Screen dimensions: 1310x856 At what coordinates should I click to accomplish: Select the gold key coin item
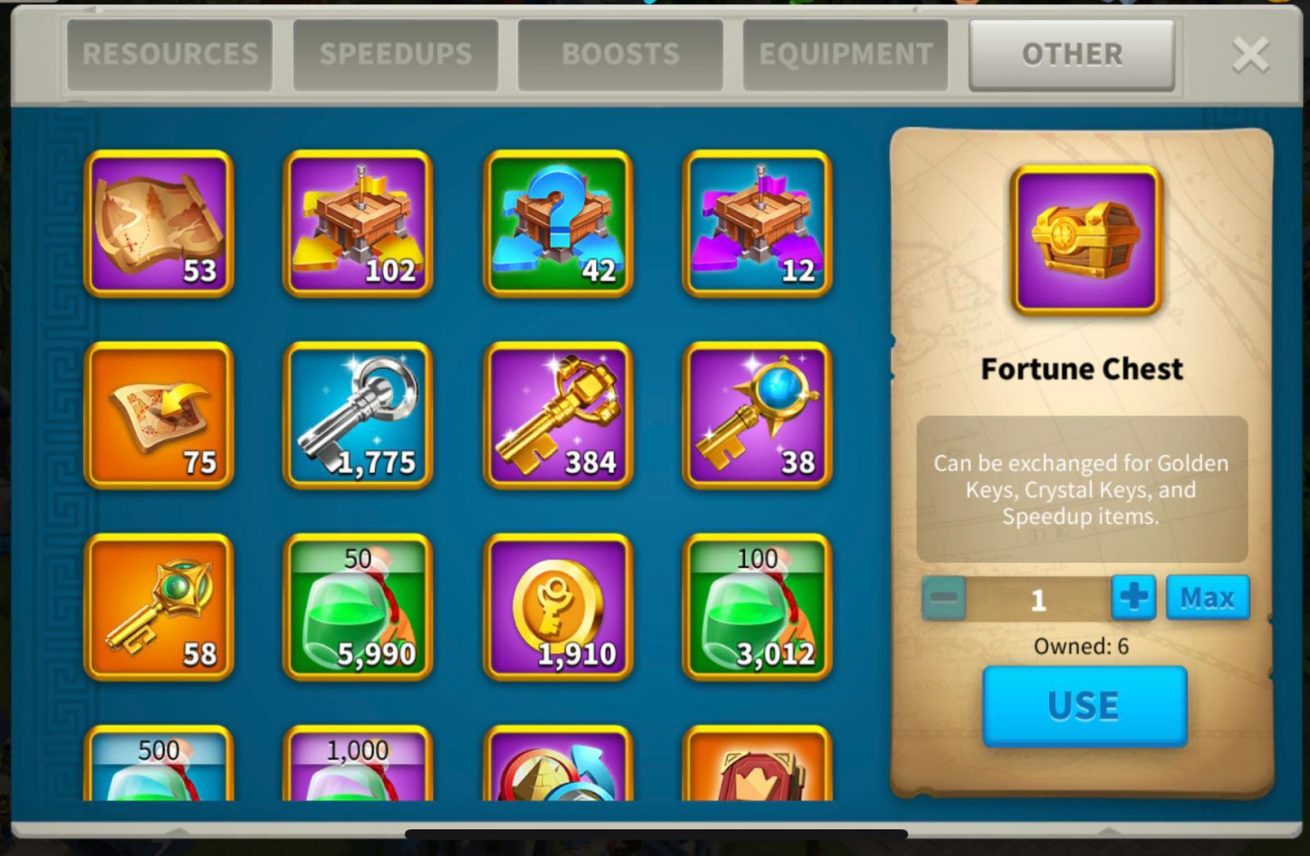[x=558, y=606]
